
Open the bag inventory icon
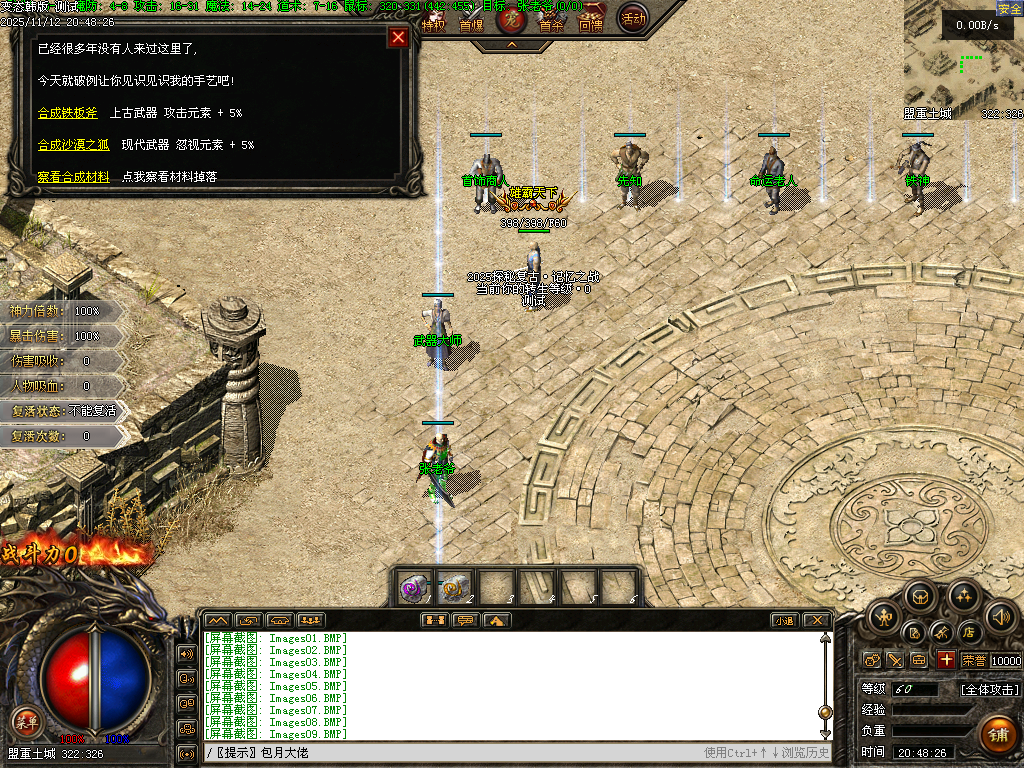click(921, 596)
